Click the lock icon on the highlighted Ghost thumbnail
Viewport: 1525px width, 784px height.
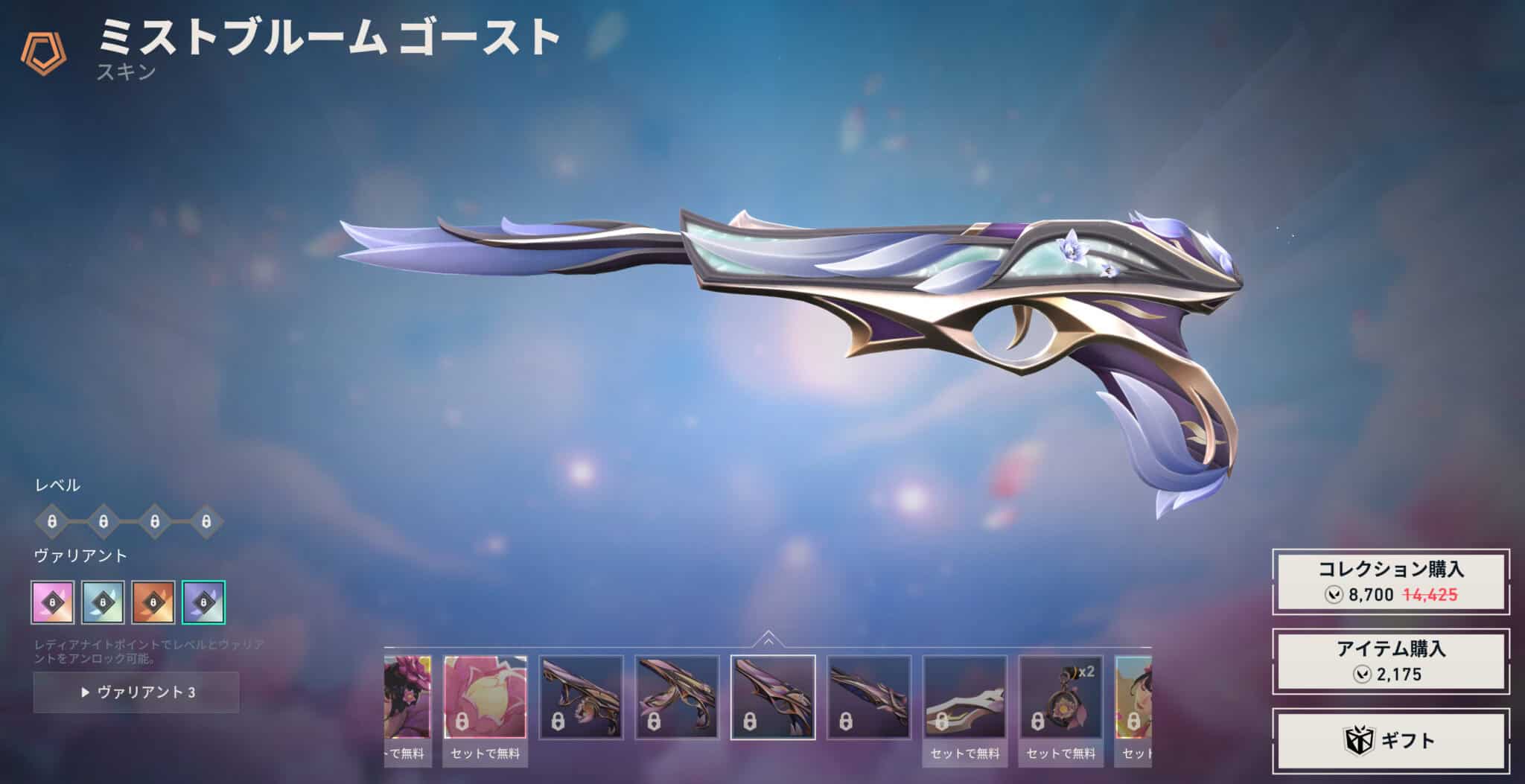click(748, 722)
